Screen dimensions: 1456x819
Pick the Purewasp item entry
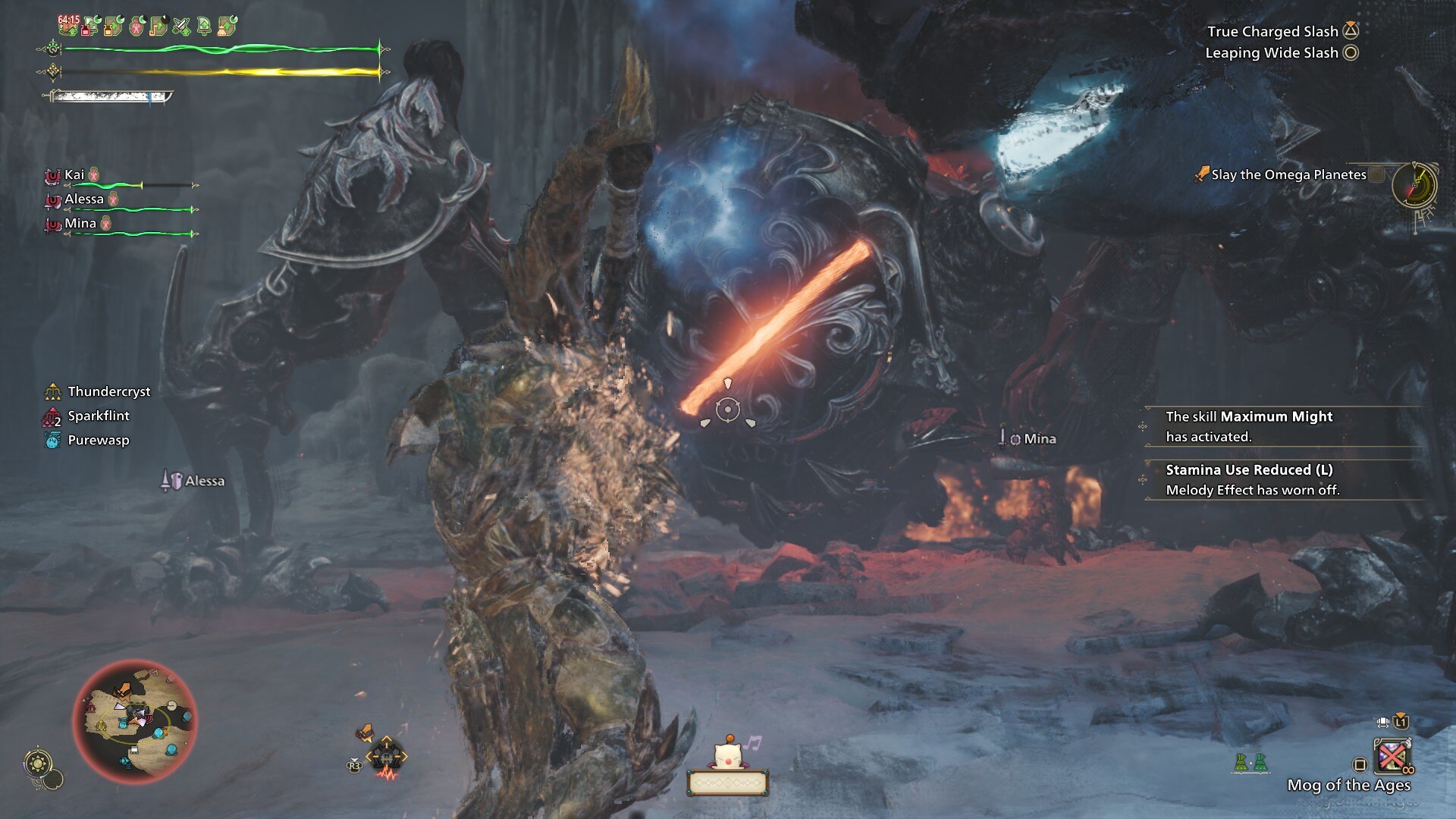click(98, 440)
